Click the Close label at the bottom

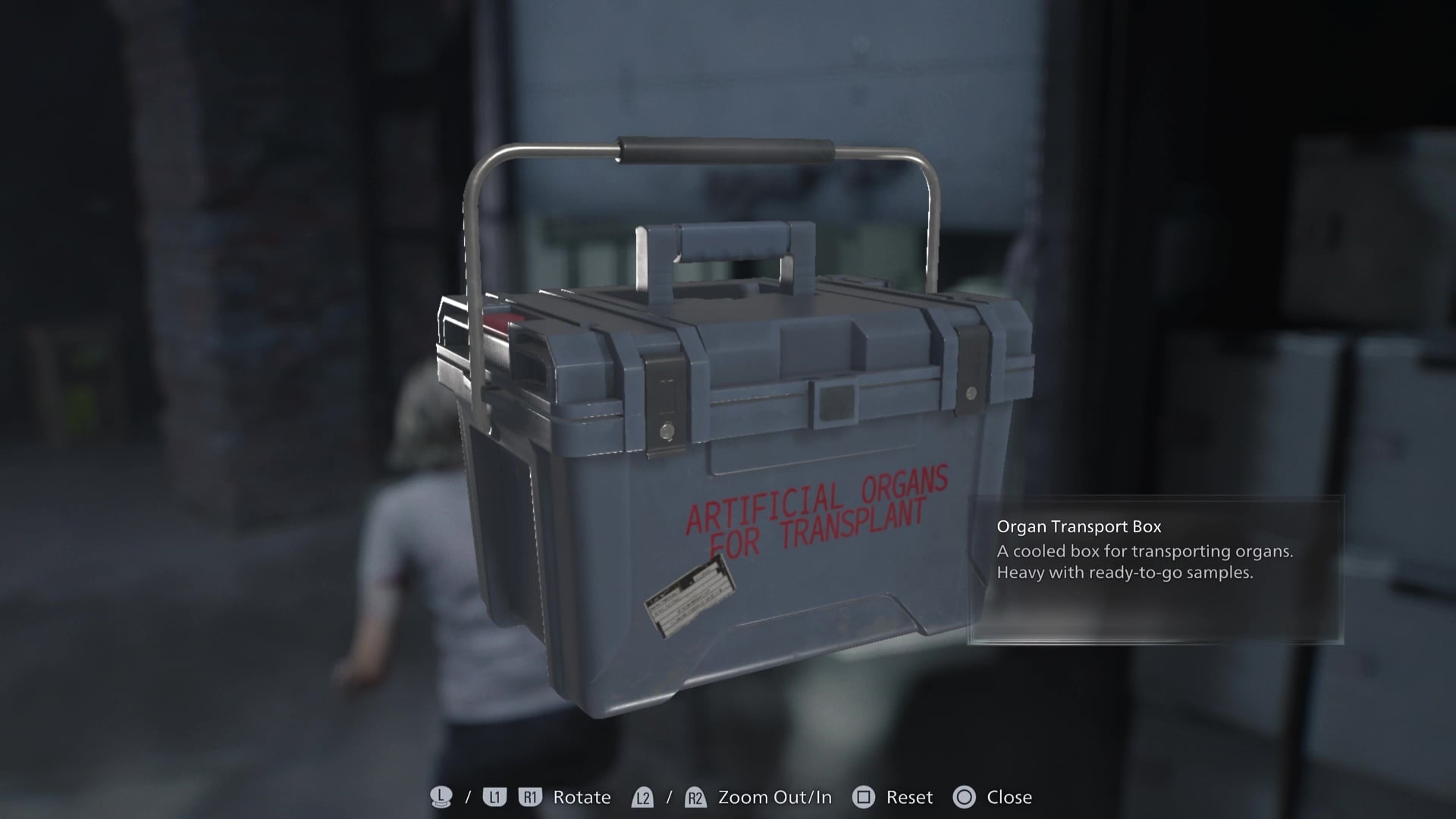[1010, 797]
